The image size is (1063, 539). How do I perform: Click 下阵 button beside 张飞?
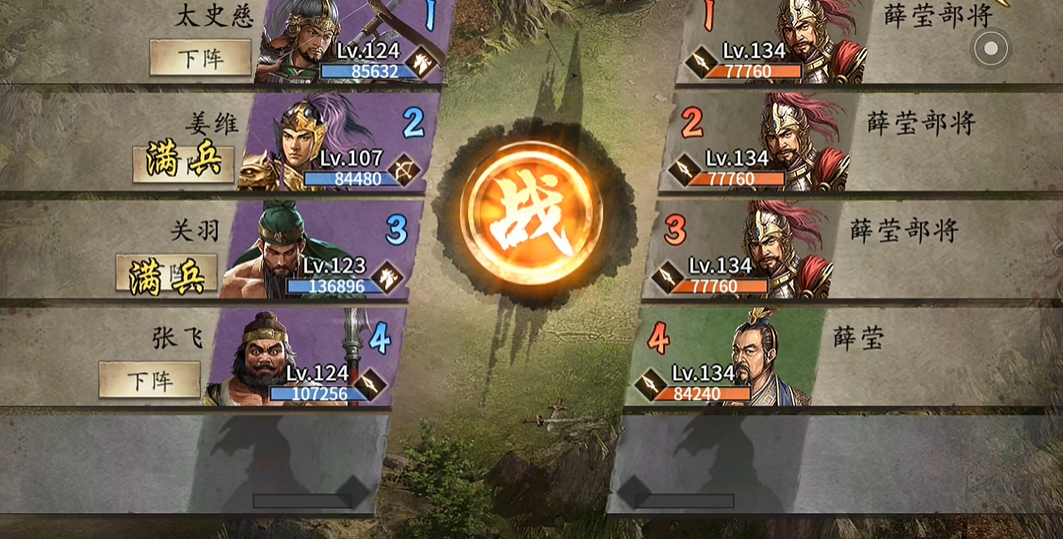coord(150,380)
